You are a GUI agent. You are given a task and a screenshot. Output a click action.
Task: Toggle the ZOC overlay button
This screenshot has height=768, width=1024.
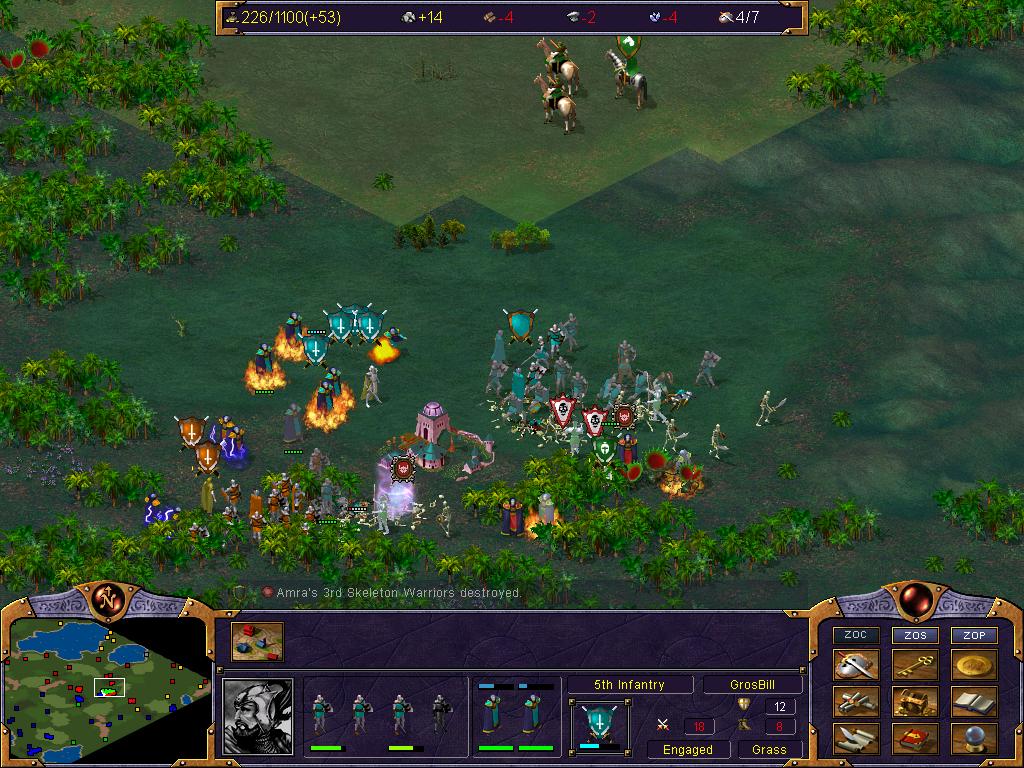856,635
